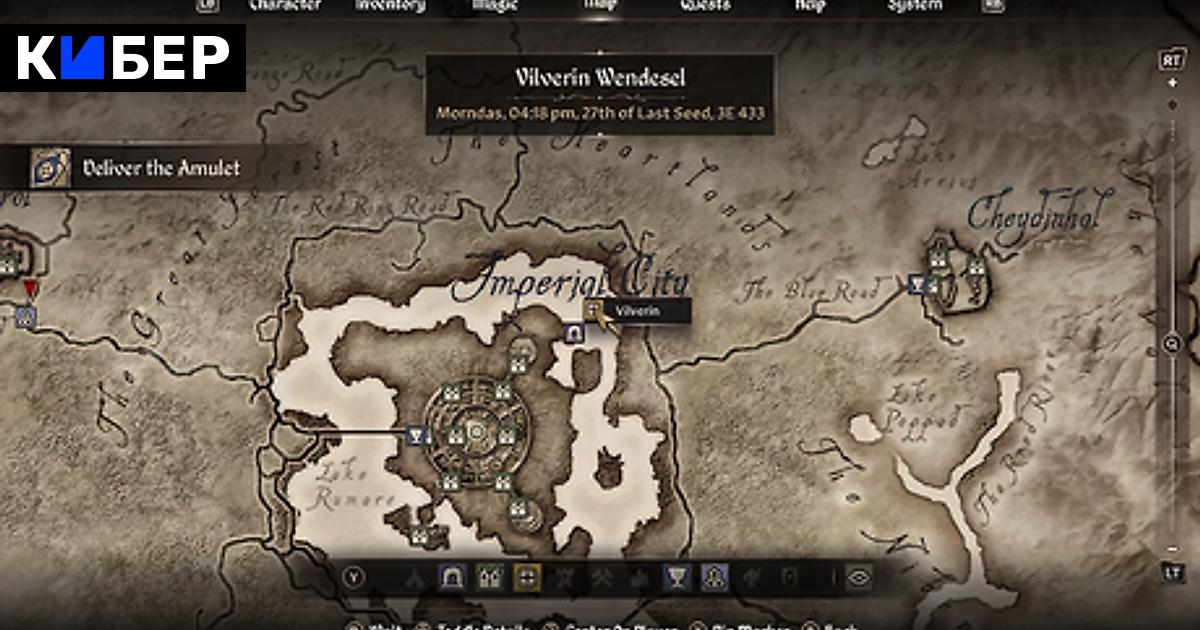This screenshot has width=1200, height=630.
Task: Click the map zoom slider handle
Action: (1172, 343)
